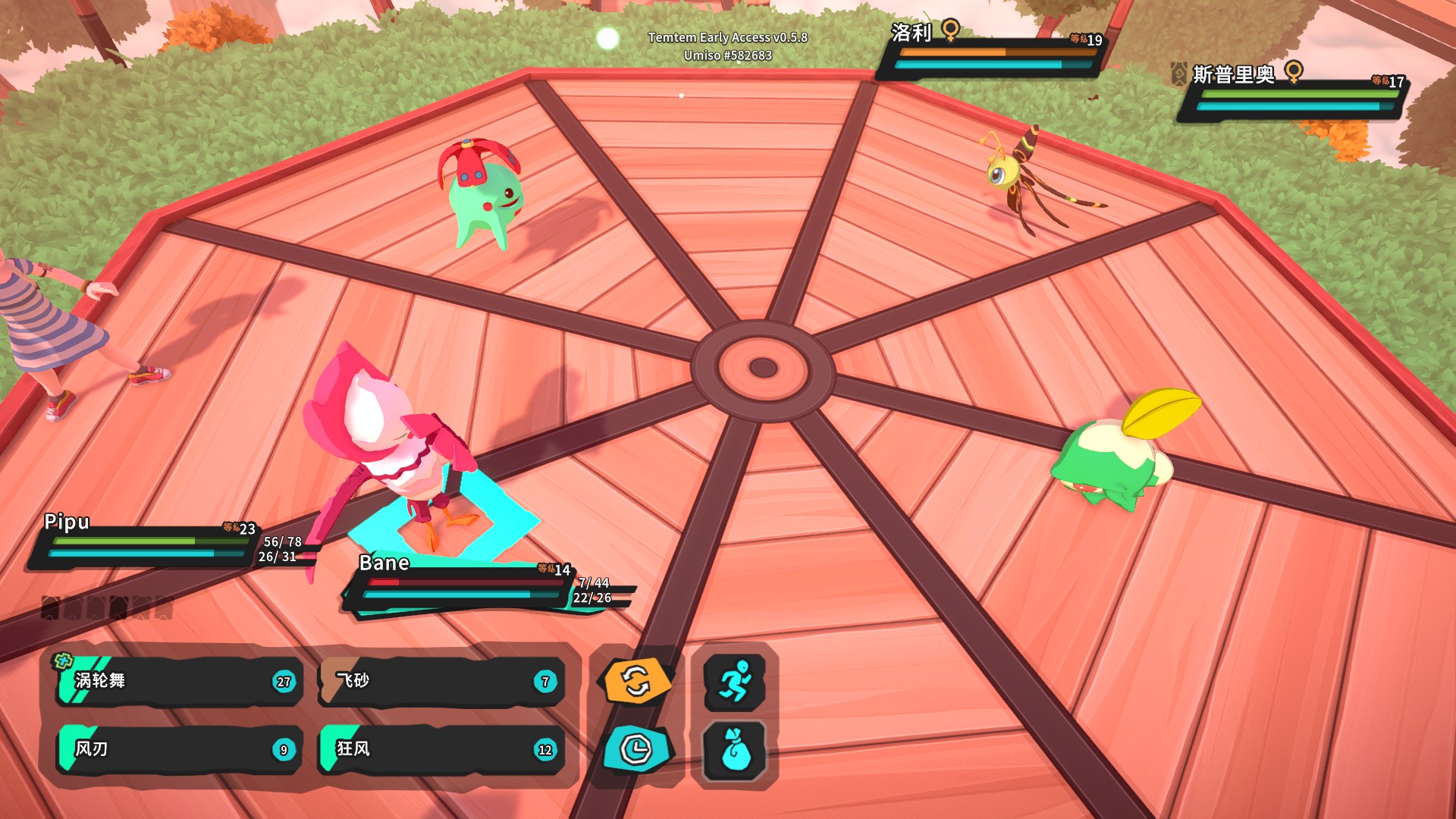Select the 风刃 technique
1456x819 pixels.
[x=174, y=750]
